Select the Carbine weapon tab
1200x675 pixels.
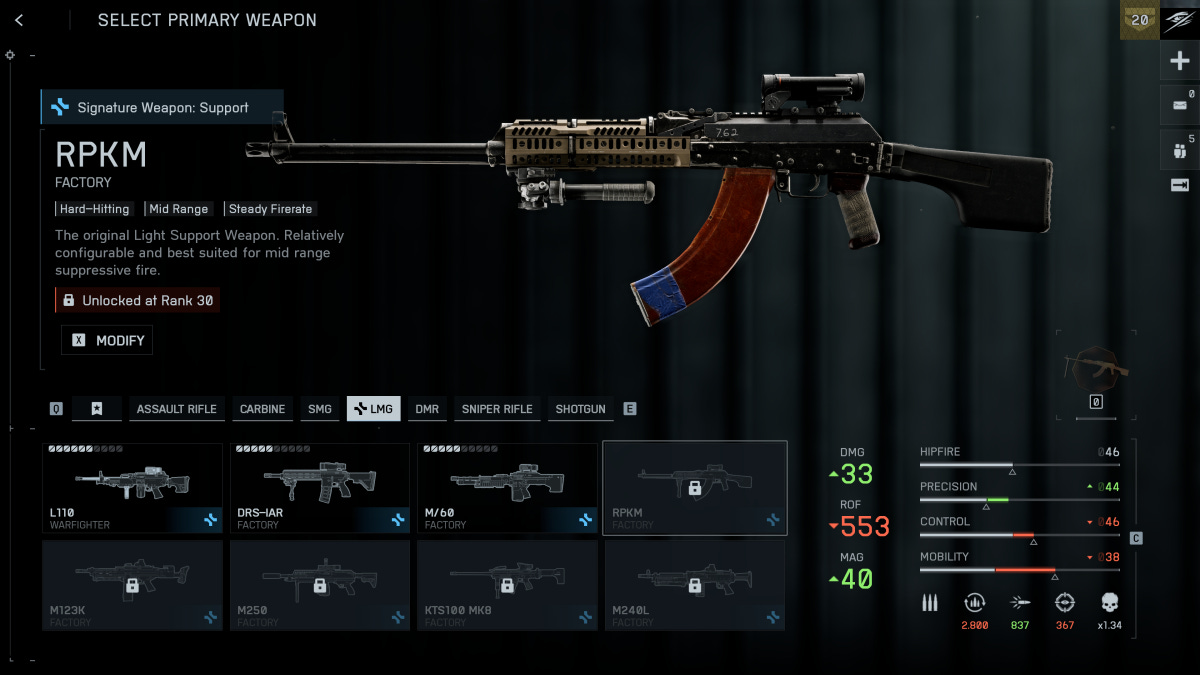click(x=262, y=409)
